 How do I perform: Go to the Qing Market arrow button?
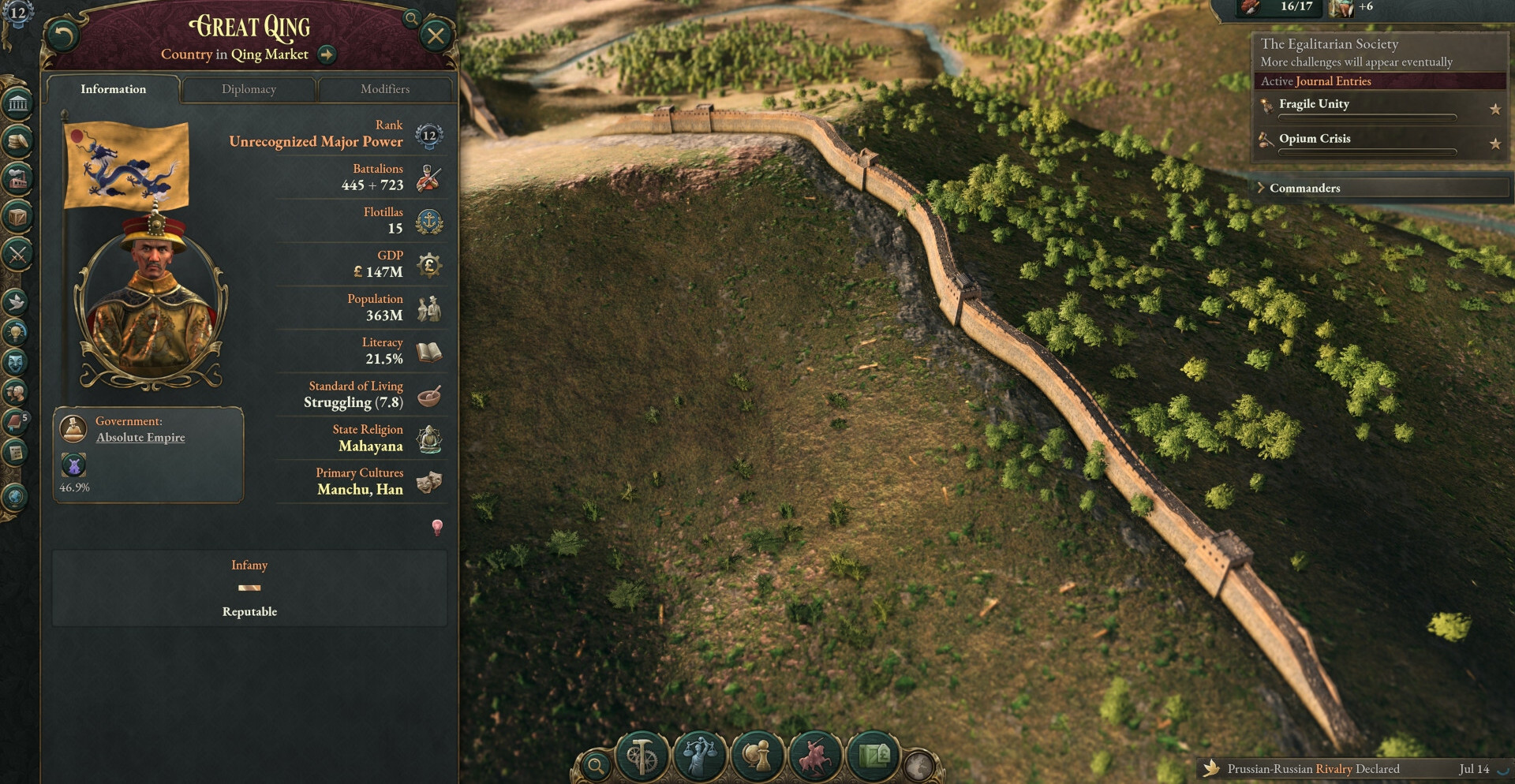(327, 54)
